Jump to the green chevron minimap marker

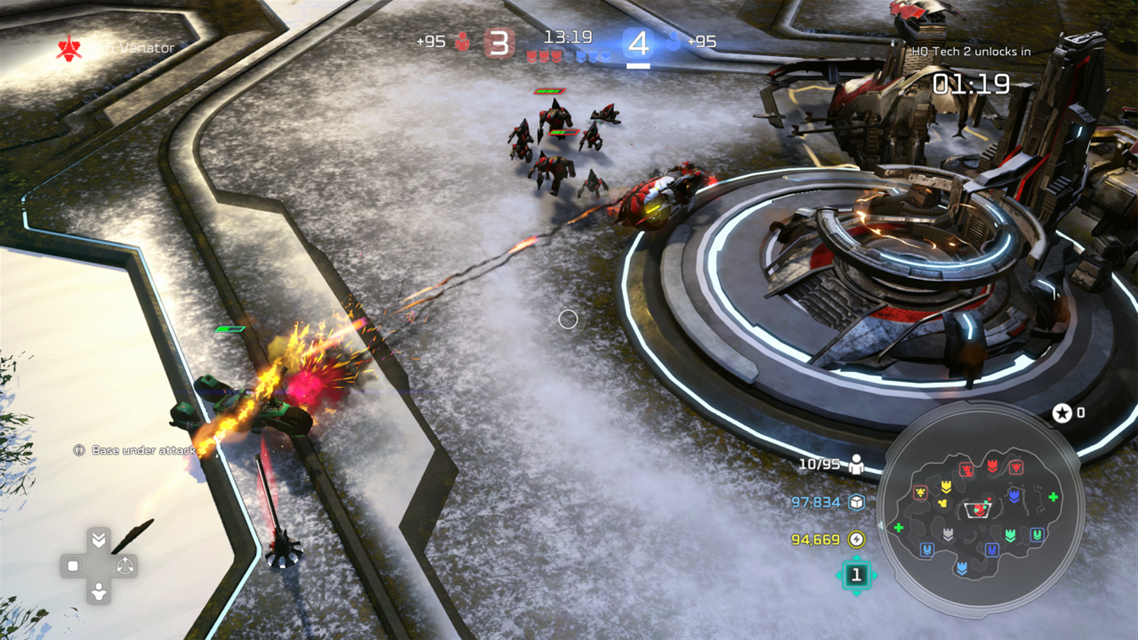1011,536
